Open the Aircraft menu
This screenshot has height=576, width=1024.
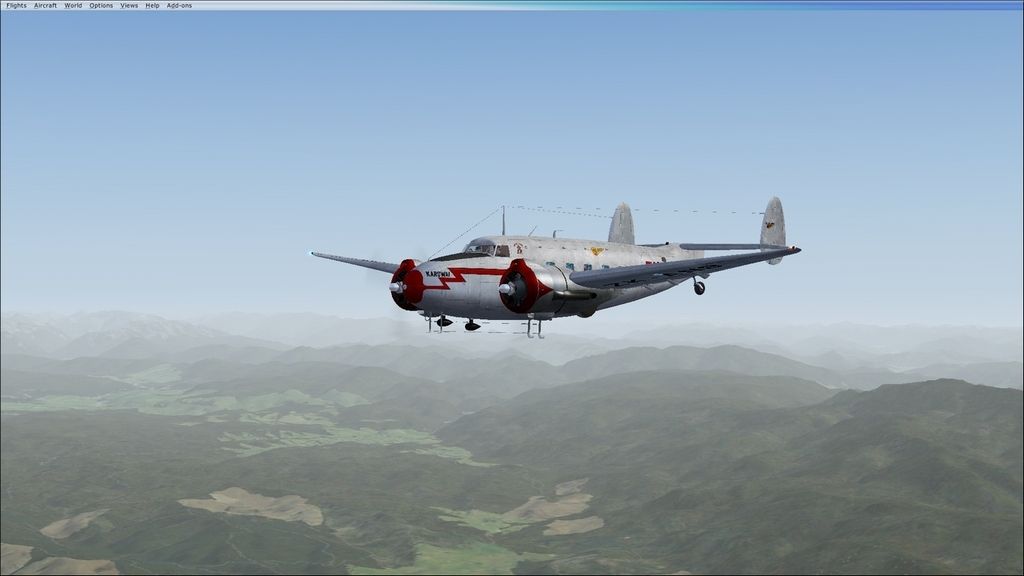point(45,5)
